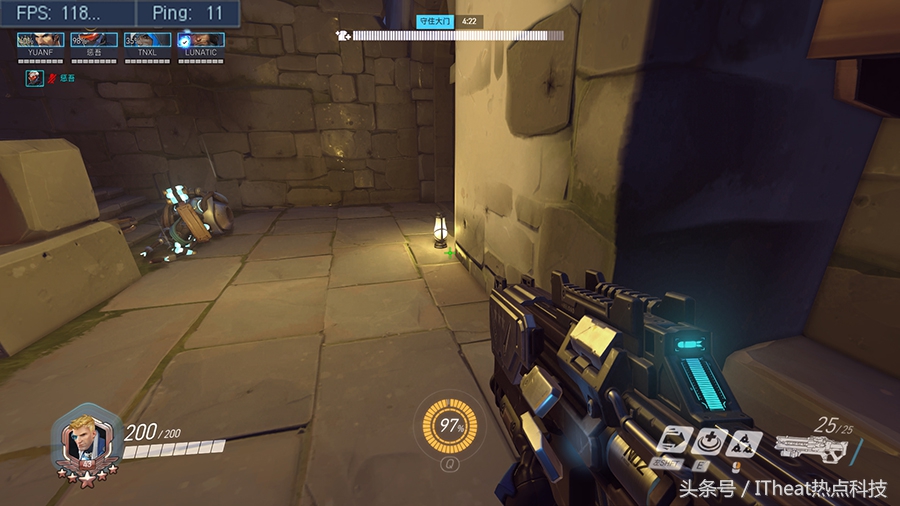The width and height of the screenshot is (900, 506).
Task: Click the 97% ultimate charge meter
Action: [450, 427]
